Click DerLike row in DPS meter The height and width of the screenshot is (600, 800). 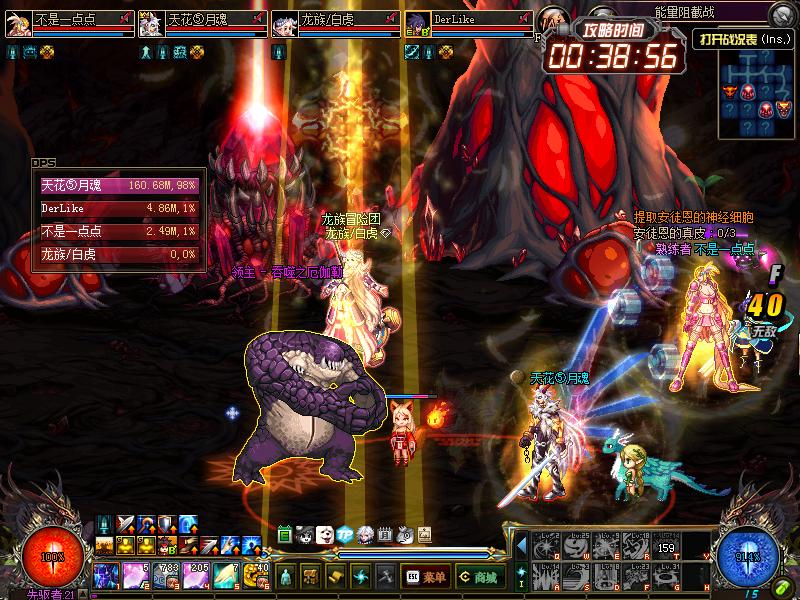pos(118,209)
